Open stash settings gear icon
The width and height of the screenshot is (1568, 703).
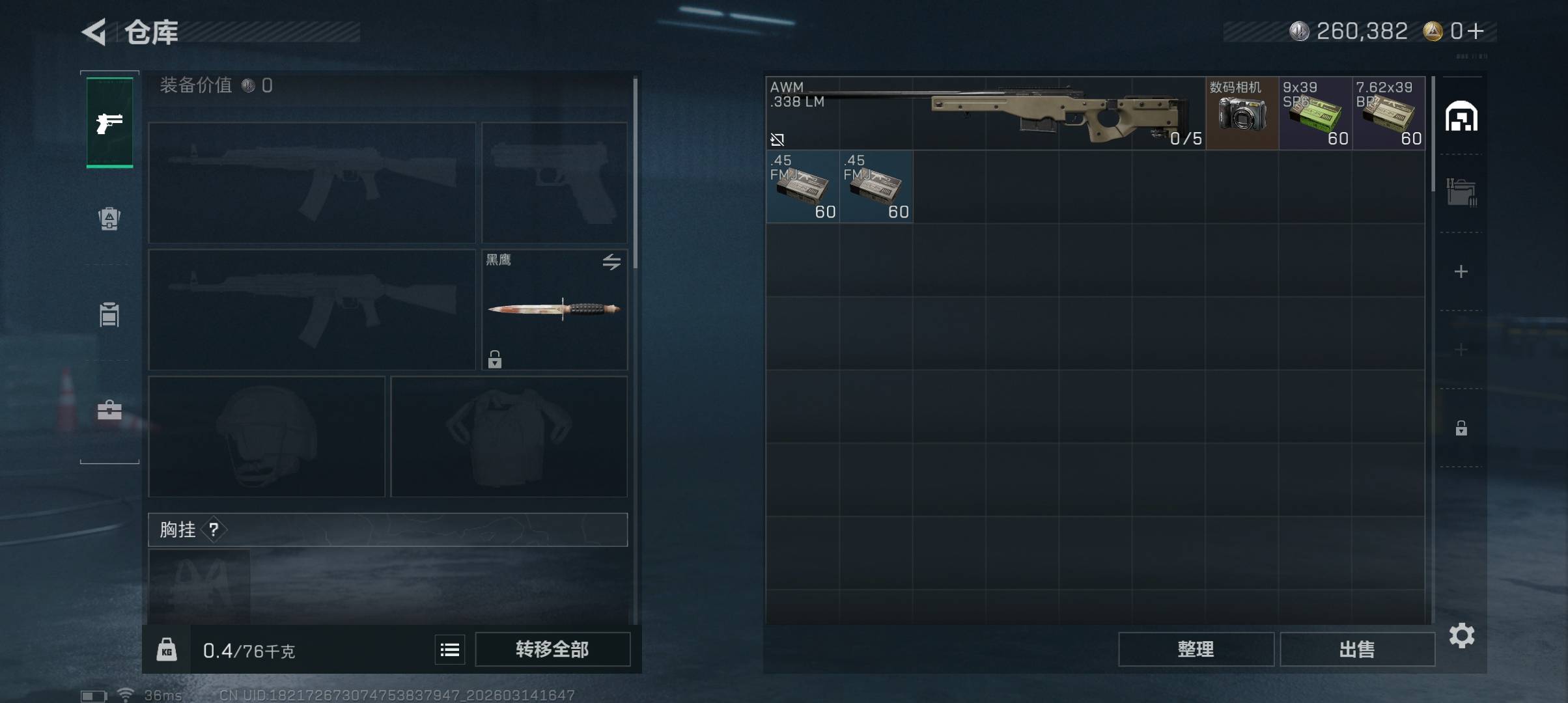[1462, 635]
